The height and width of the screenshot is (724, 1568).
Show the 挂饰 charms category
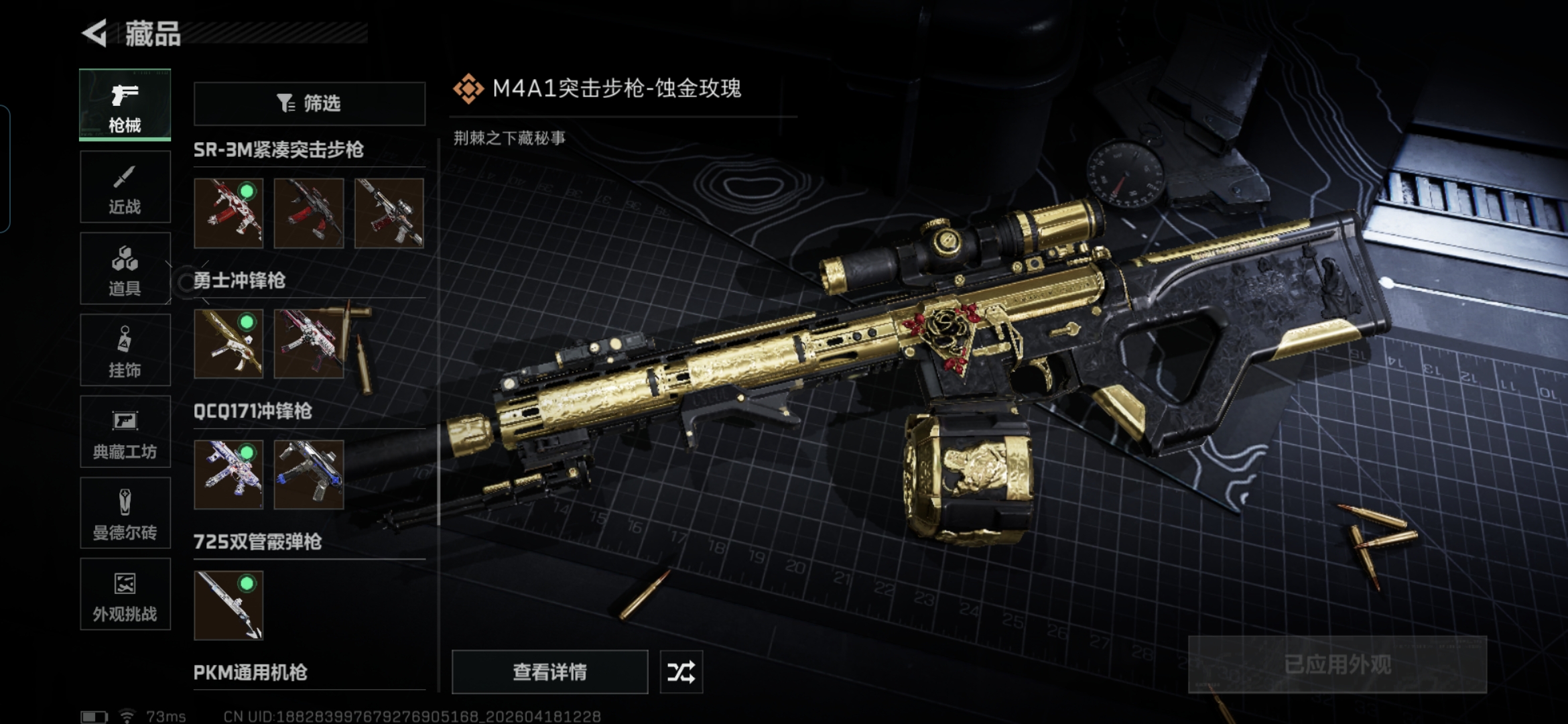point(125,350)
